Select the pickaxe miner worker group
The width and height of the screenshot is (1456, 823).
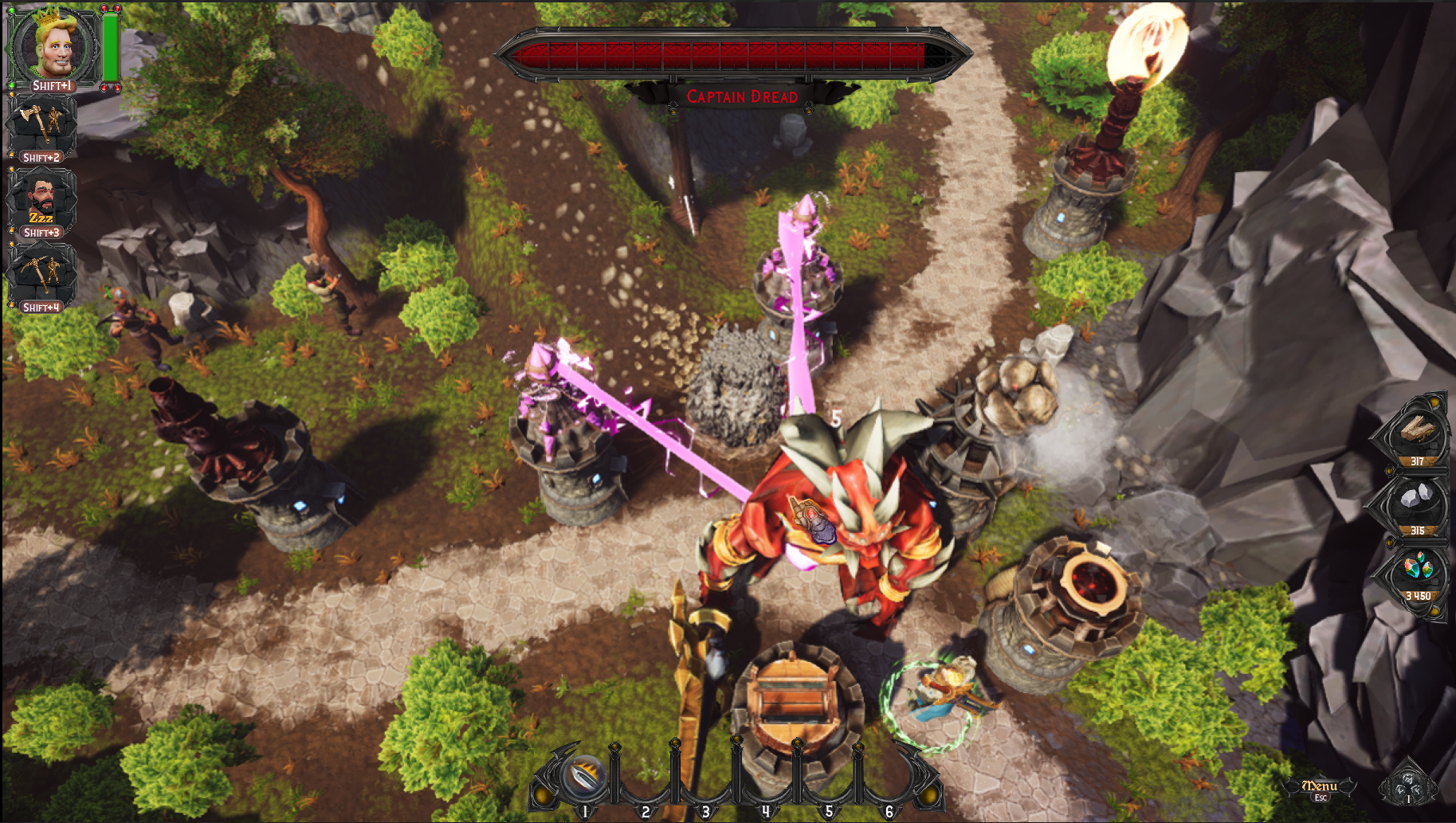[42, 275]
